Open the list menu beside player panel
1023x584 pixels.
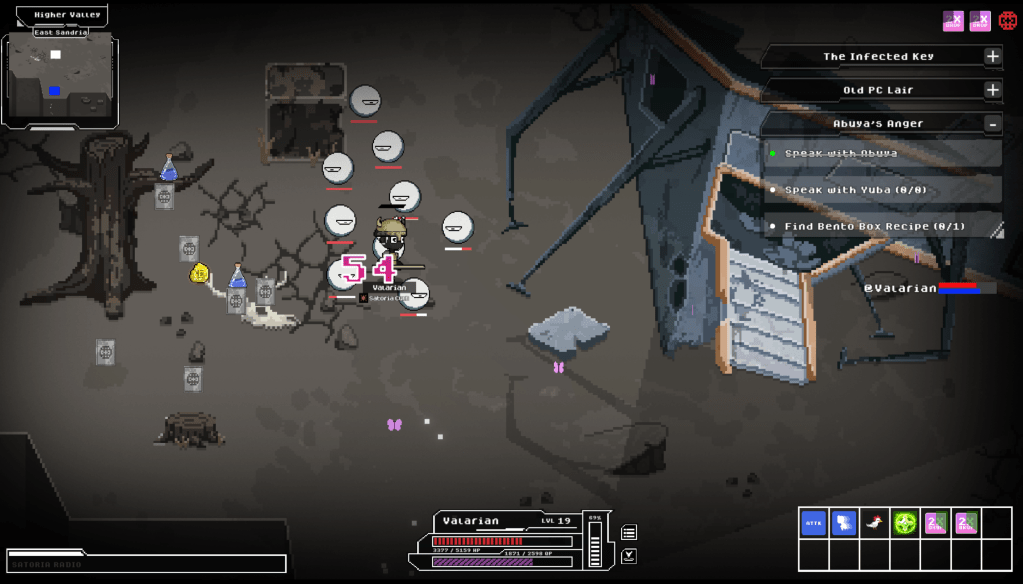(629, 532)
